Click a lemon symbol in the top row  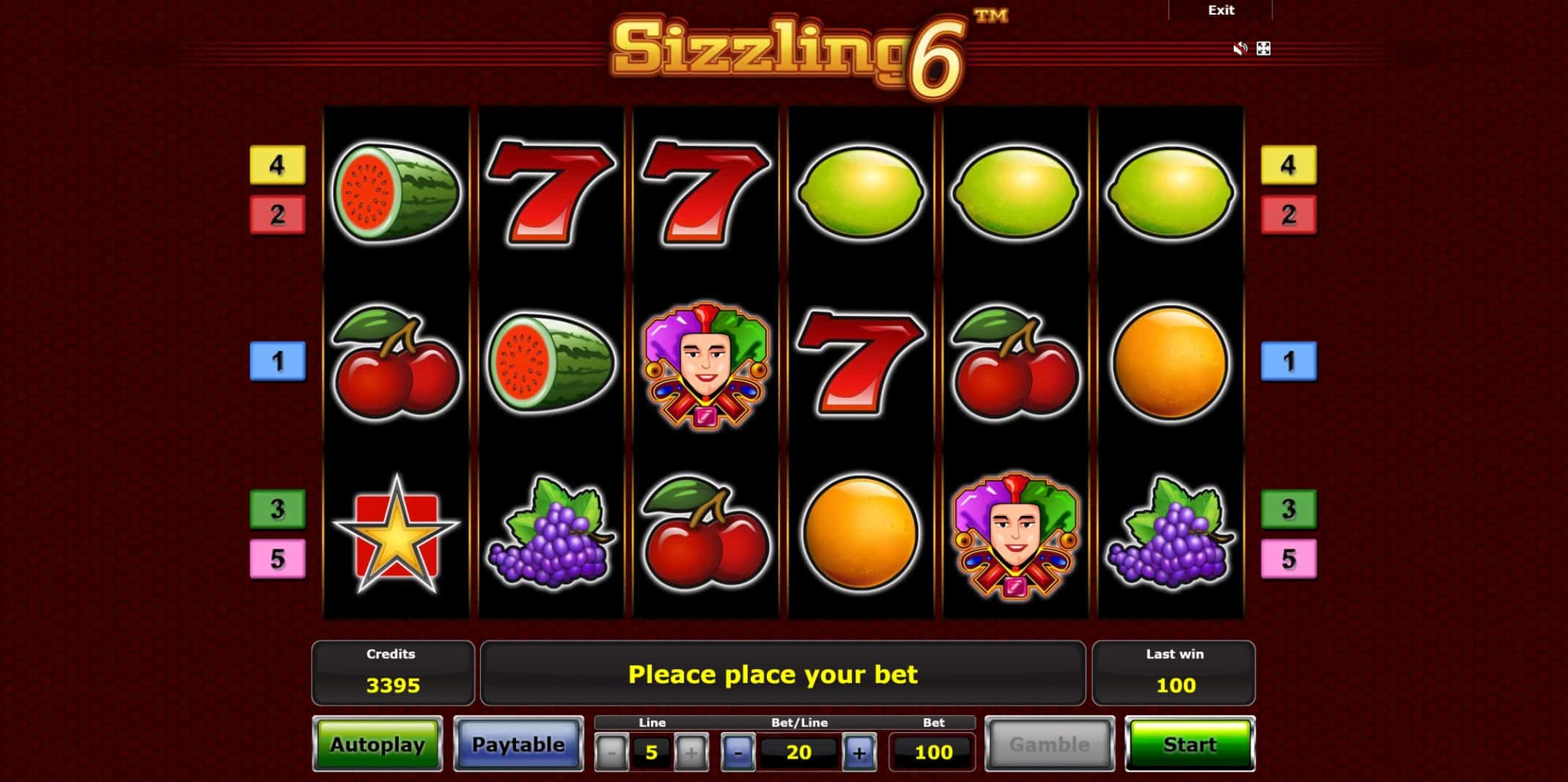tap(860, 192)
